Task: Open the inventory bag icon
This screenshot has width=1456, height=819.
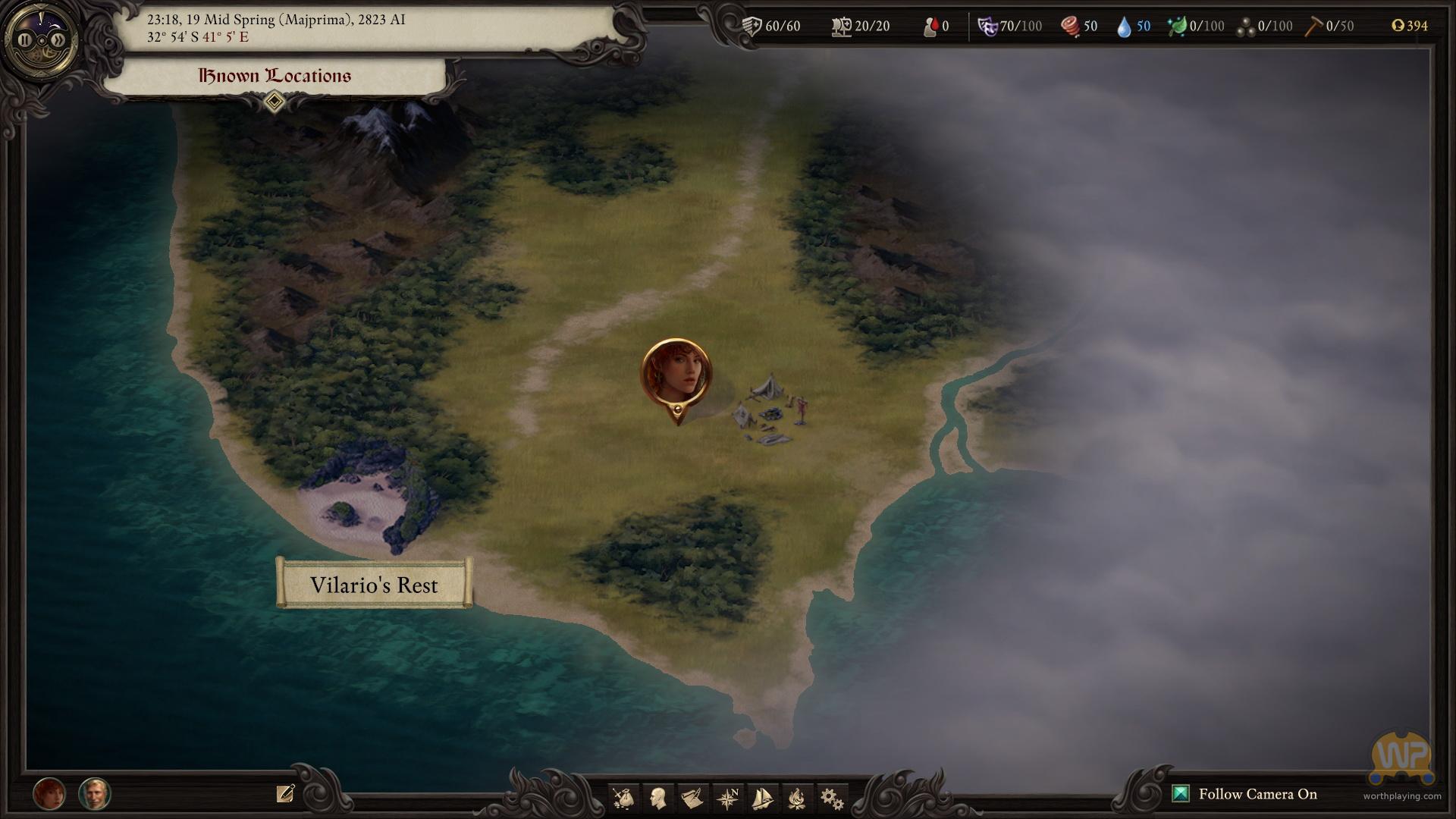Action: (x=623, y=798)
